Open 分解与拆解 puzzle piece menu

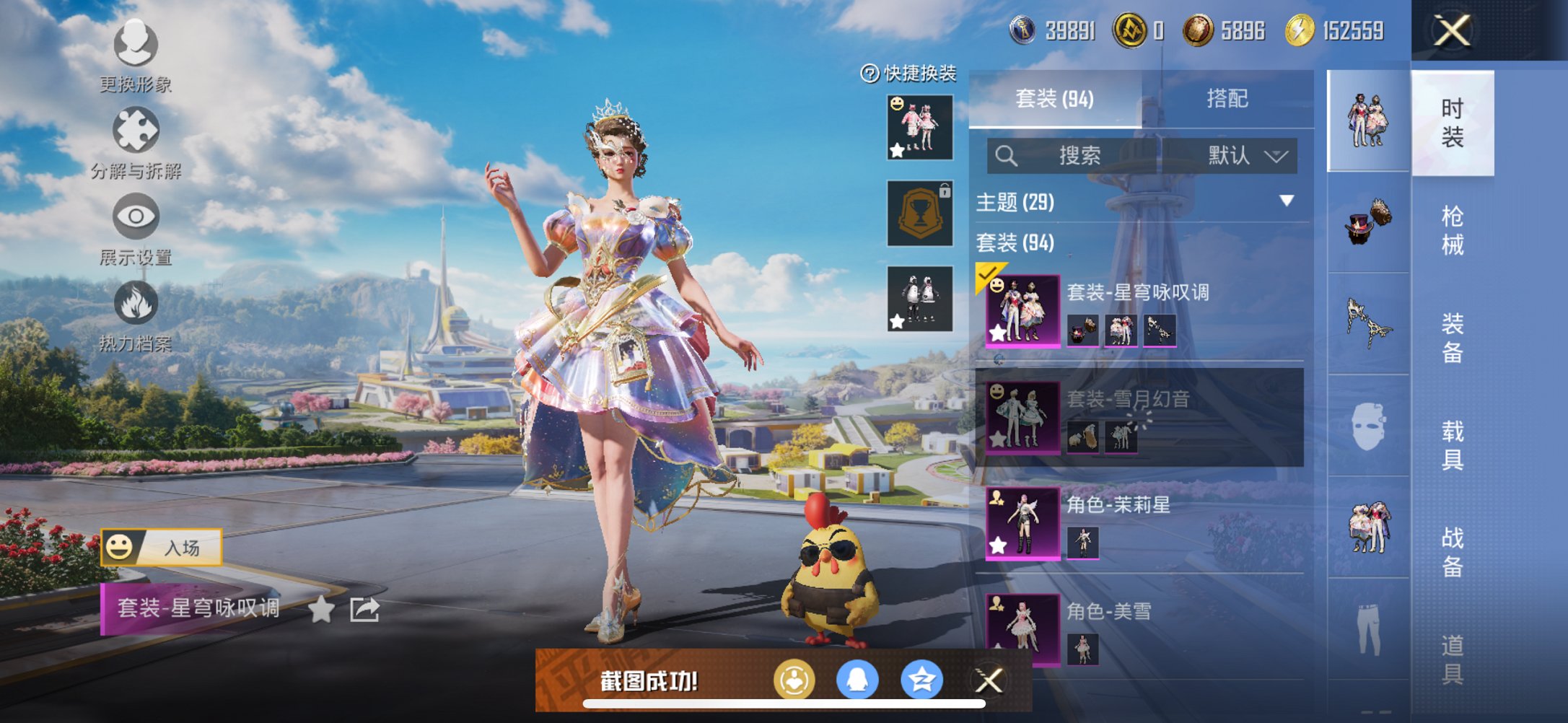coord(136,131)
